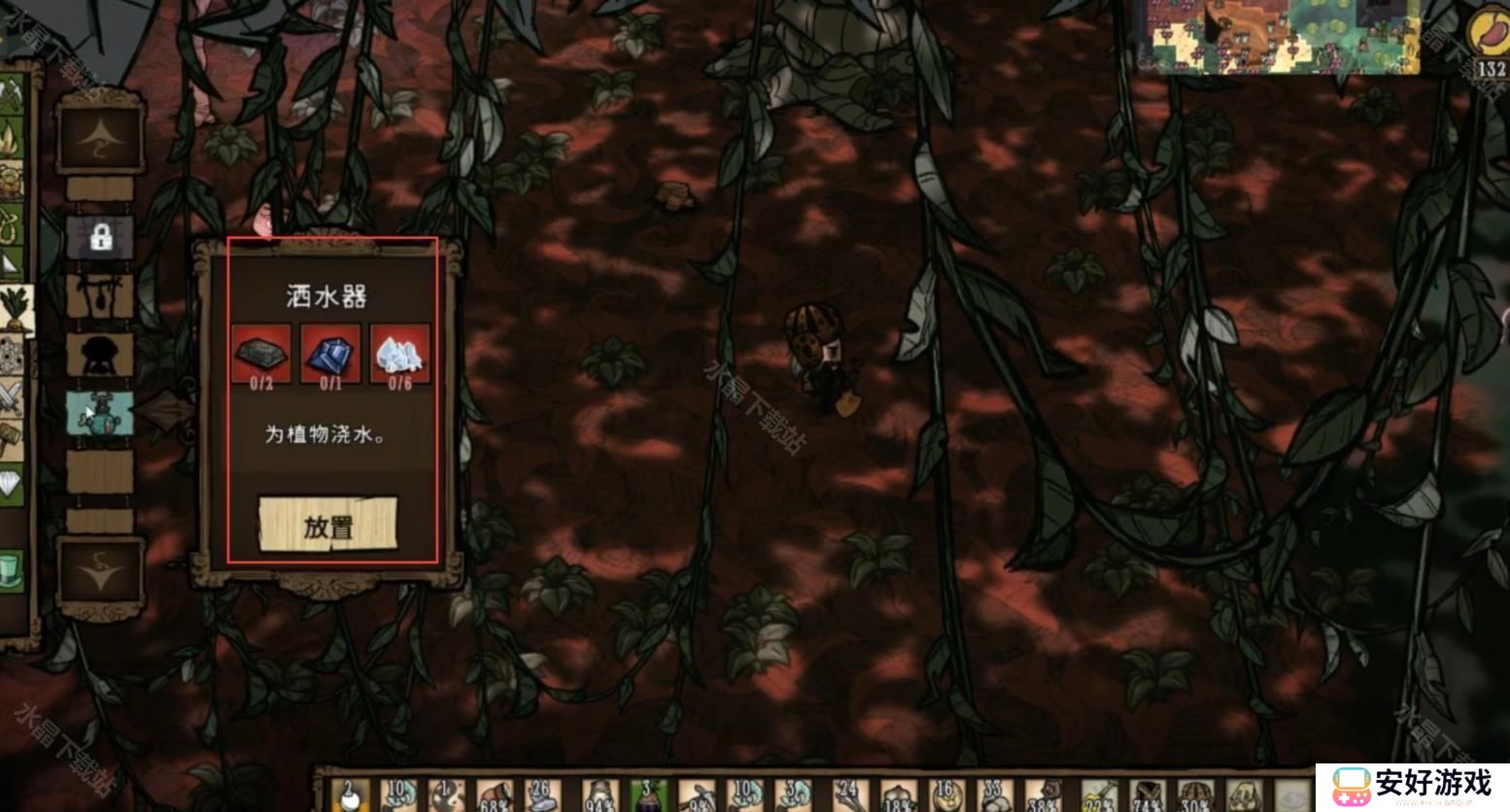Image resolution: width=1510 pixels, height=812 pixels.
Task: Open the green top hat dress tab
Action: [x=10, y=569]
